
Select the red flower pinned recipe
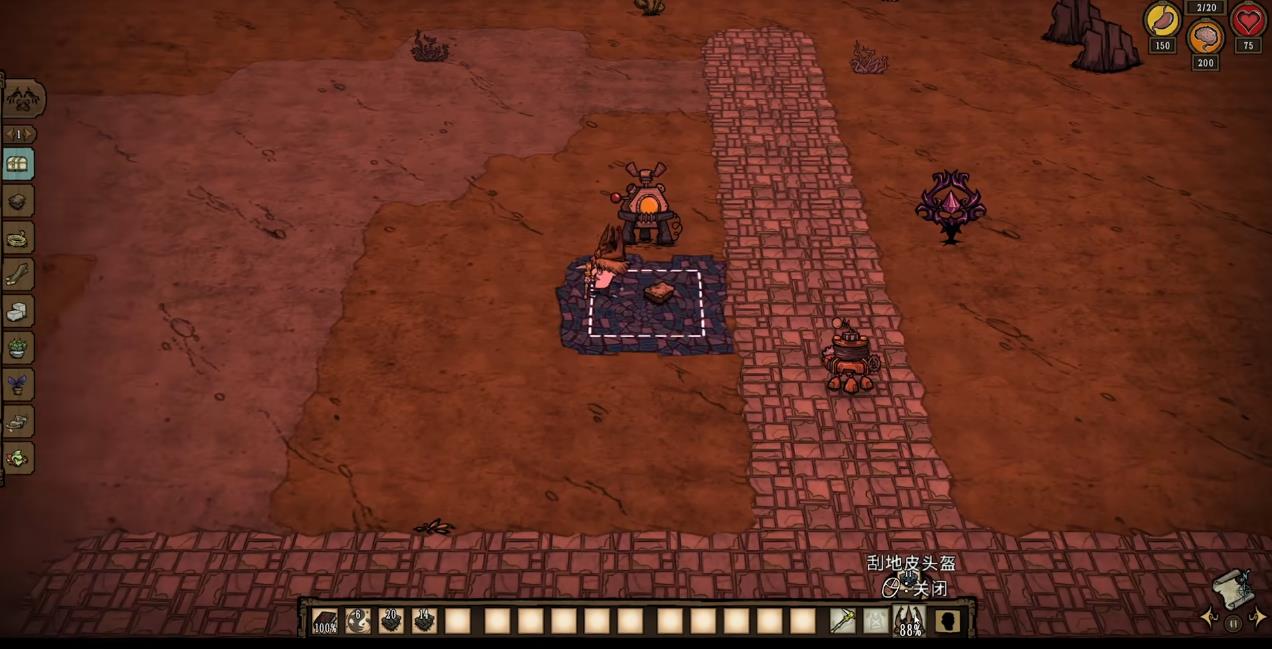[x=18, y=458]
